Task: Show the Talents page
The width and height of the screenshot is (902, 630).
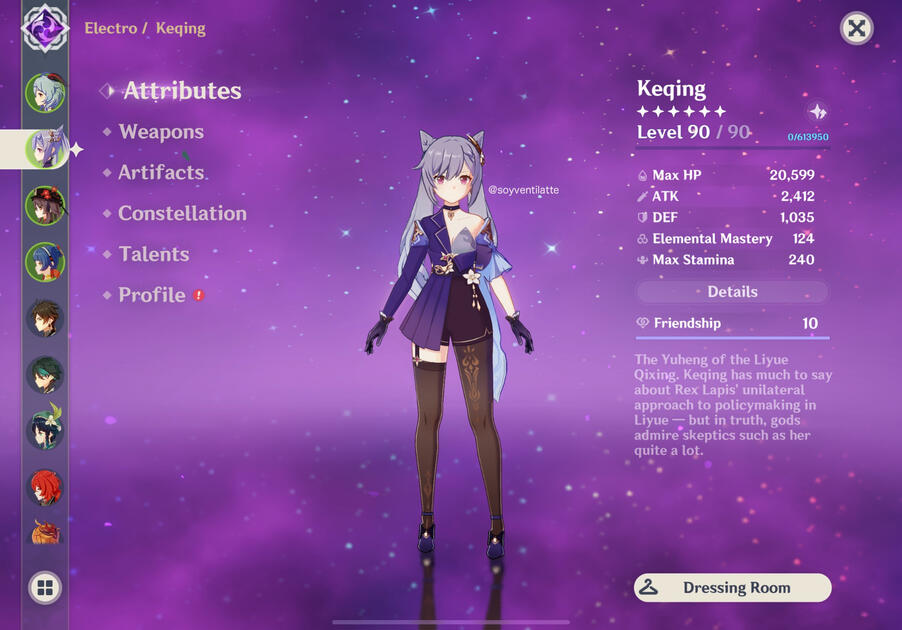Action: [x=153, y=255]
